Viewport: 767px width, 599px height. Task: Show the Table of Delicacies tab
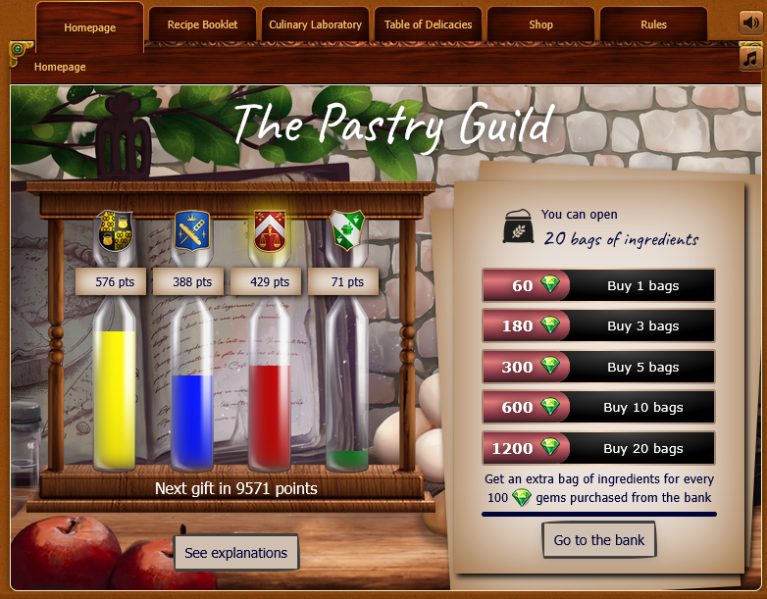pyautogui.click(x=428, y=25)
